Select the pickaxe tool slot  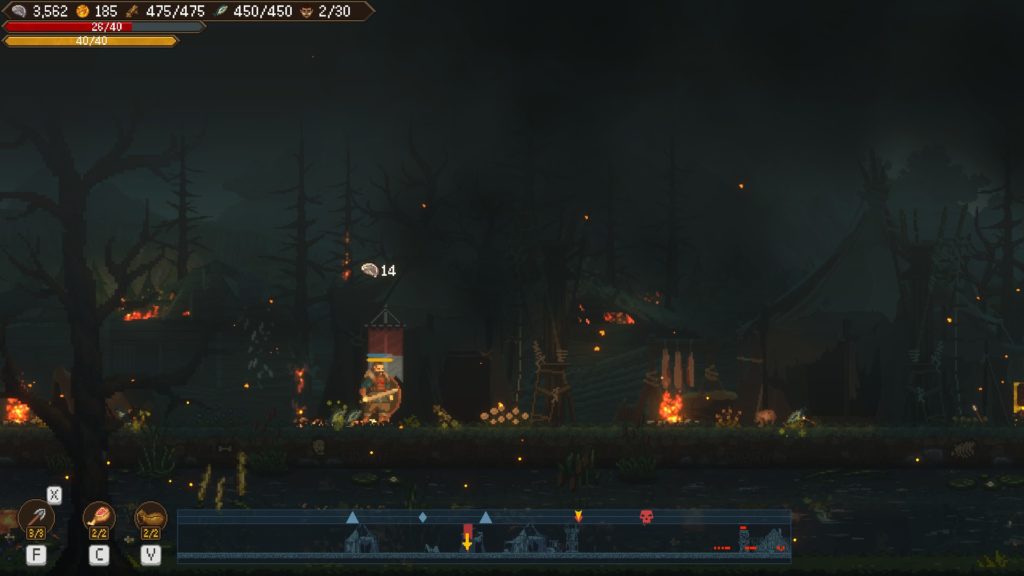point(37,518)
